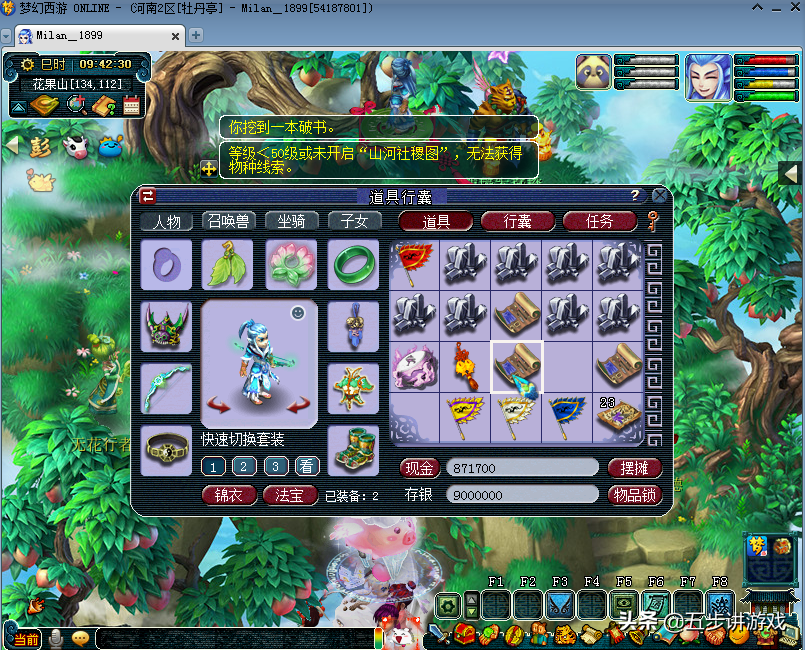
Task: Open the help question mark of inventory
Action: (x=634, y=196)
